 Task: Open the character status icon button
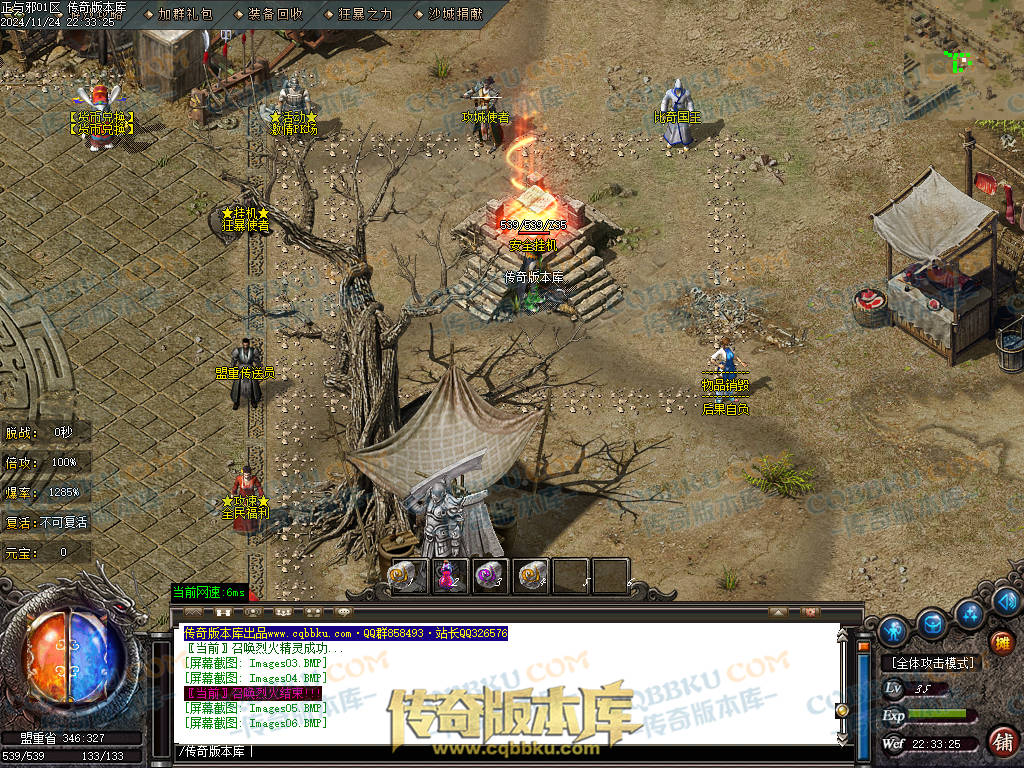[x=893, y=630]
